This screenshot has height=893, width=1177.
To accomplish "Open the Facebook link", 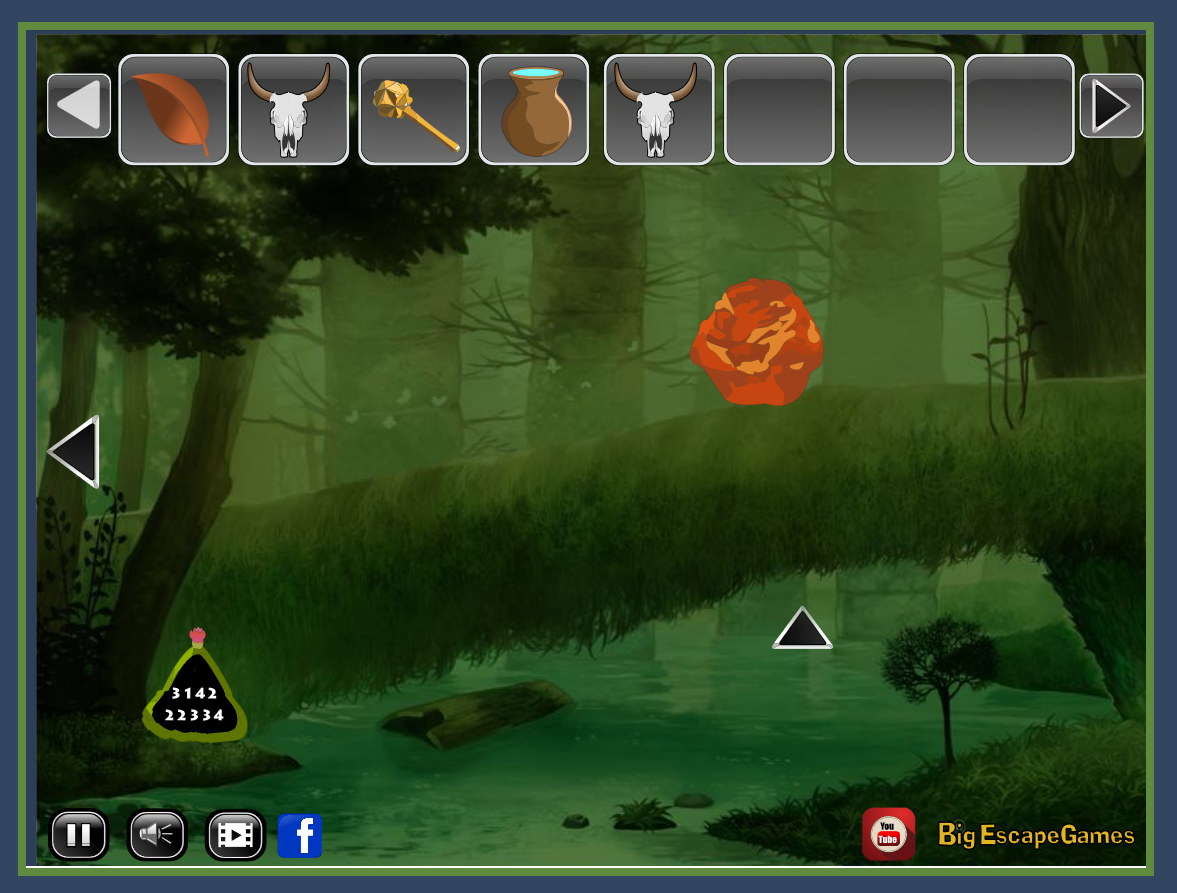I will click(x=300, y=835).
